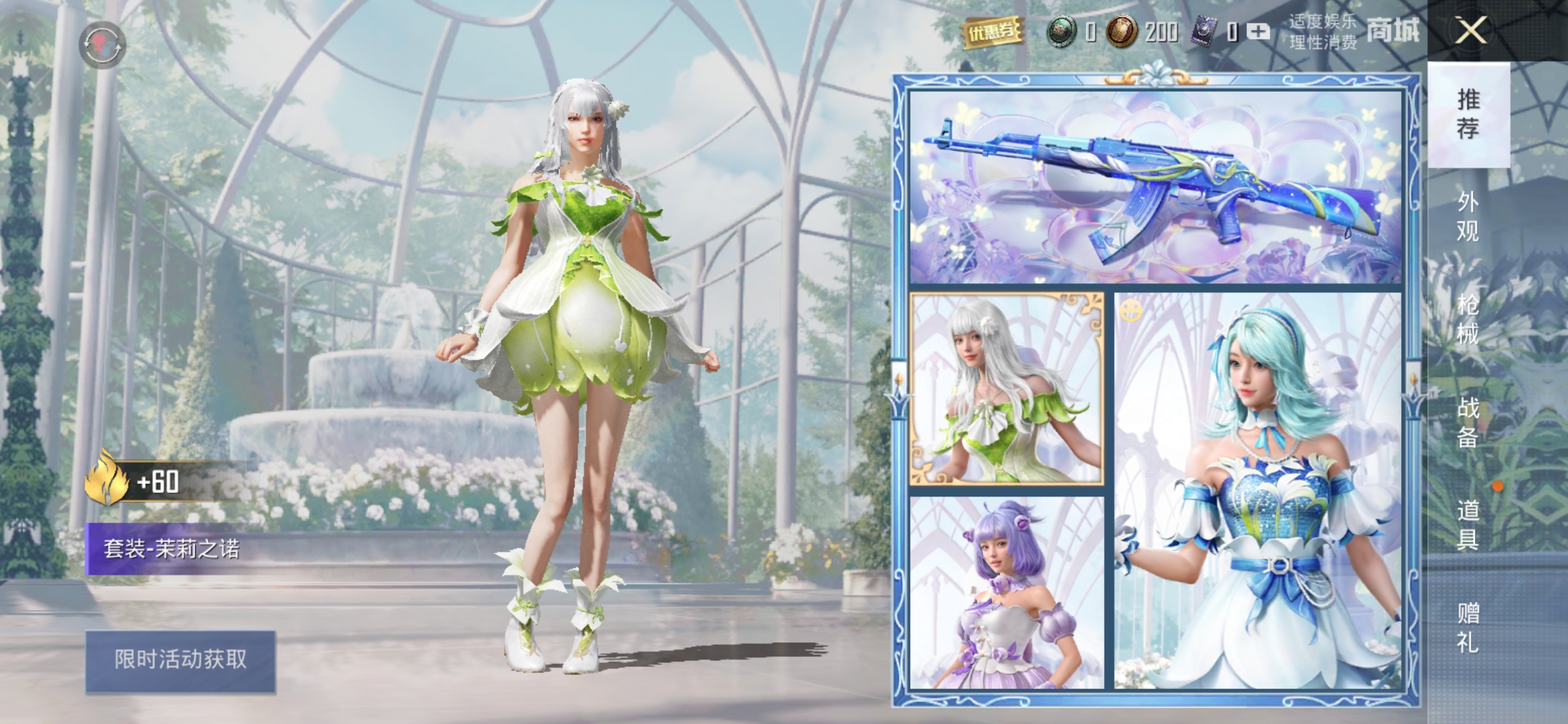Add currency with the plus button
Viewport: 1568px width, 724px height.
click(x=1259, y=32)
